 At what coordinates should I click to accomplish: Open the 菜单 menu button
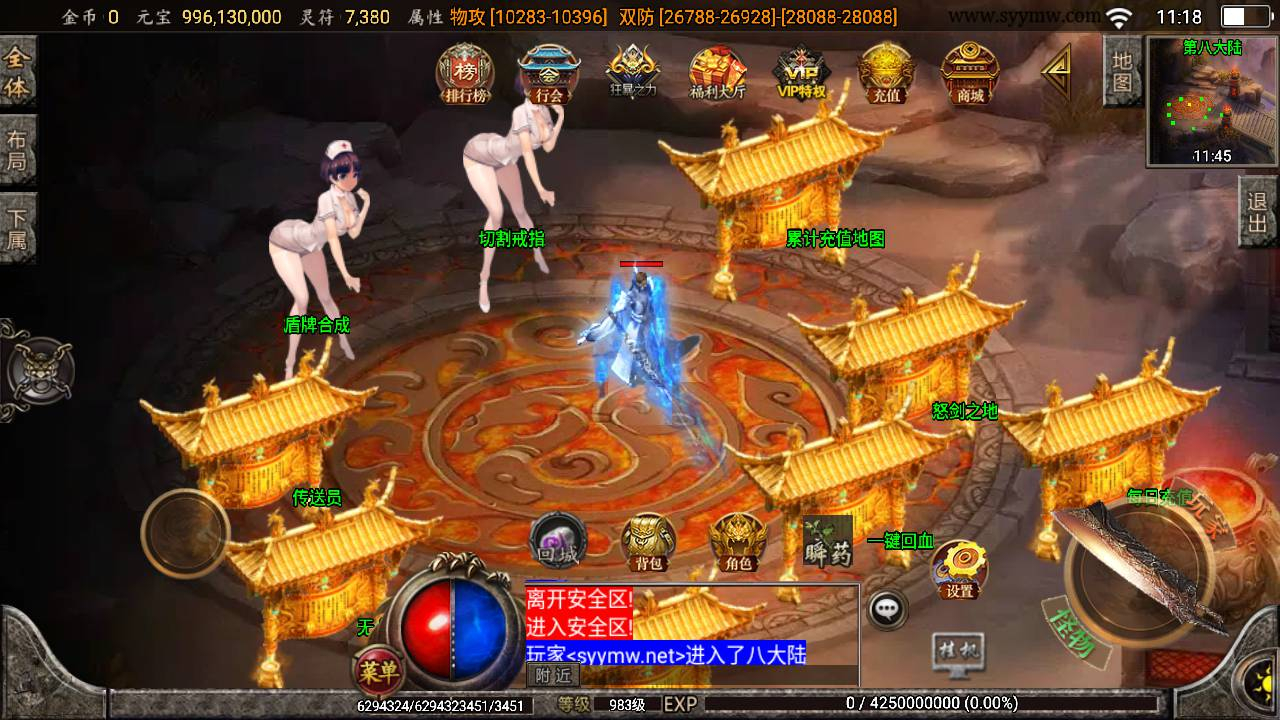pyautogui.click(x=379, y=669)
